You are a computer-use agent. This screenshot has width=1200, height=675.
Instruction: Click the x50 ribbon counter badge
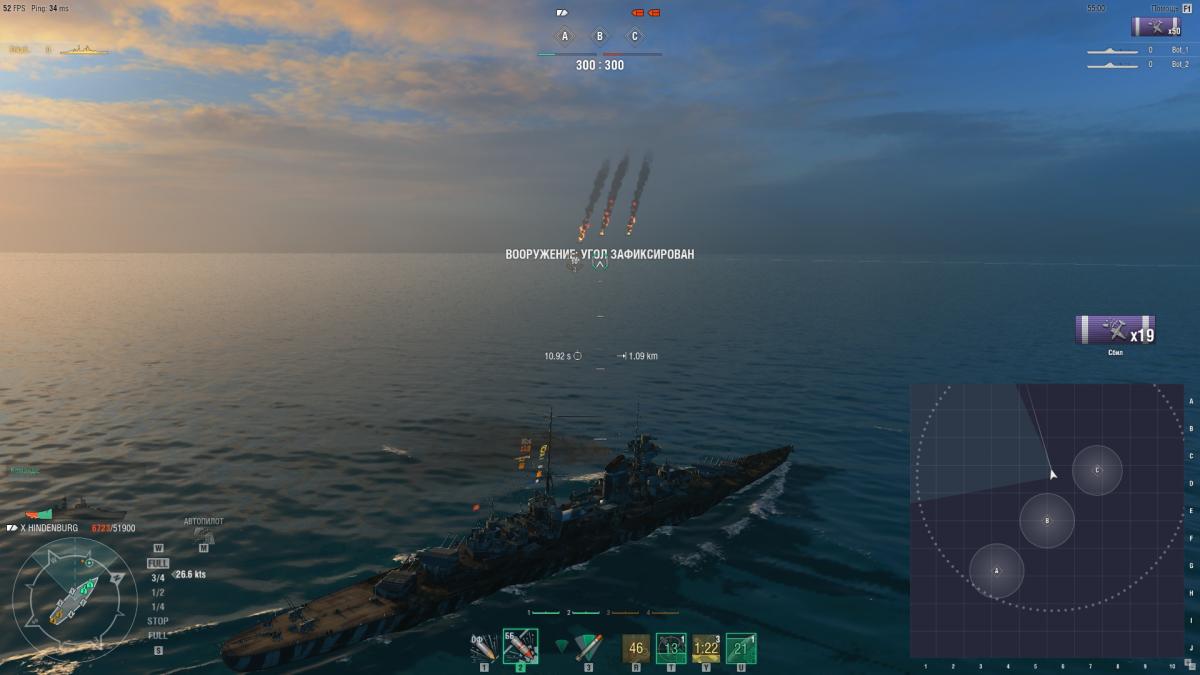[1156, 27]
